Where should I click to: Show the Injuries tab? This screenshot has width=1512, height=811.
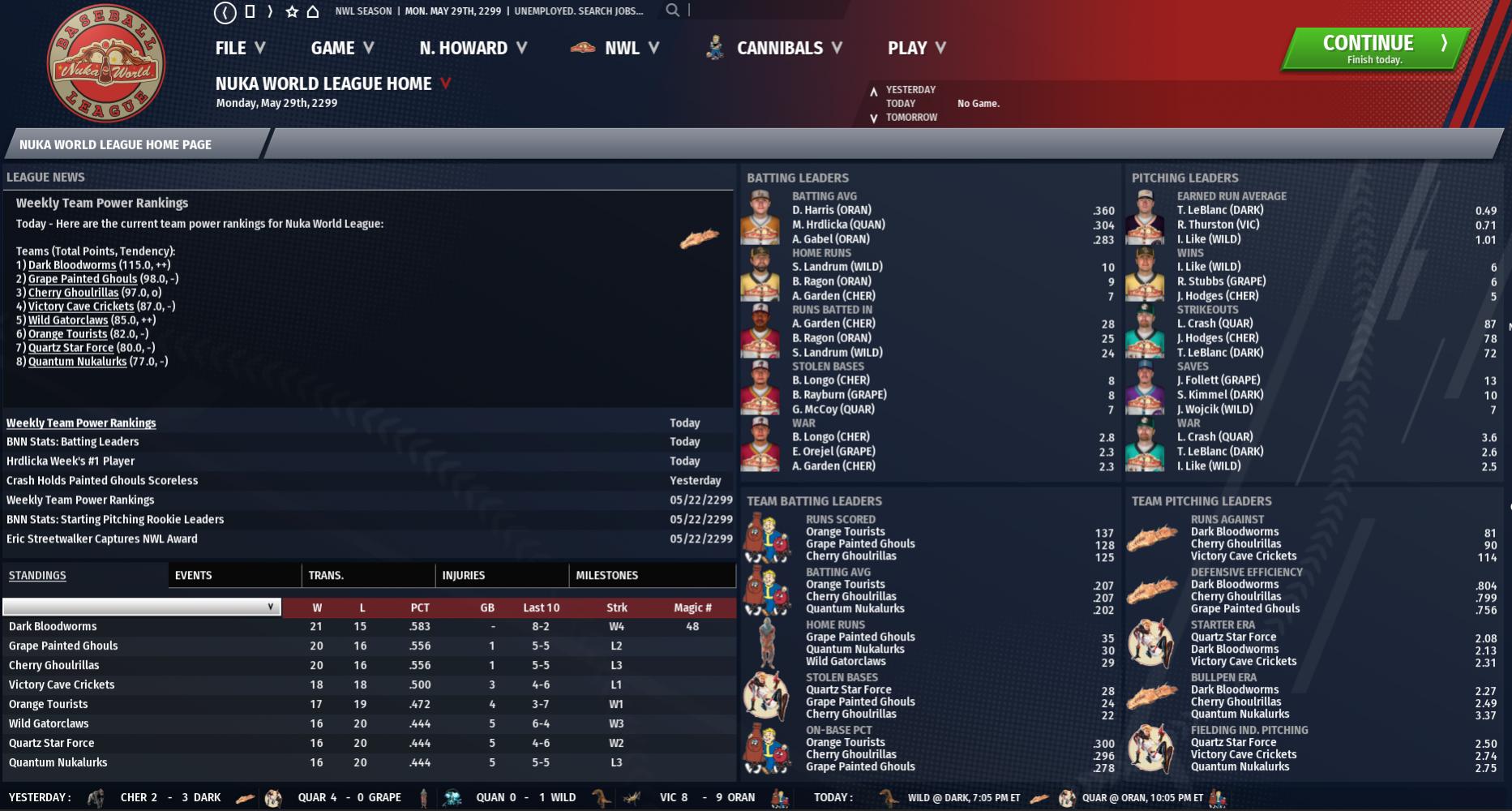(x=464, y=576)
